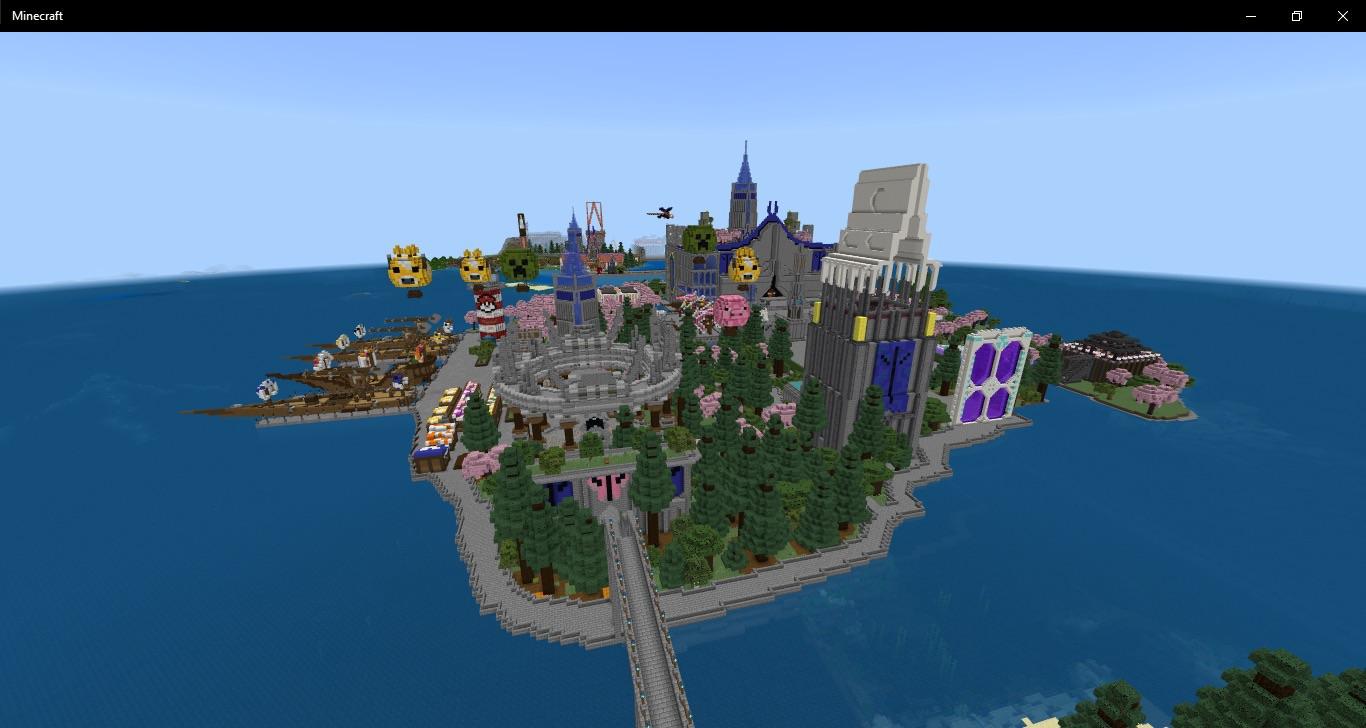Click the Minecraft title bar label
This screenshot has height=728, width=1366.
[37, 15]
